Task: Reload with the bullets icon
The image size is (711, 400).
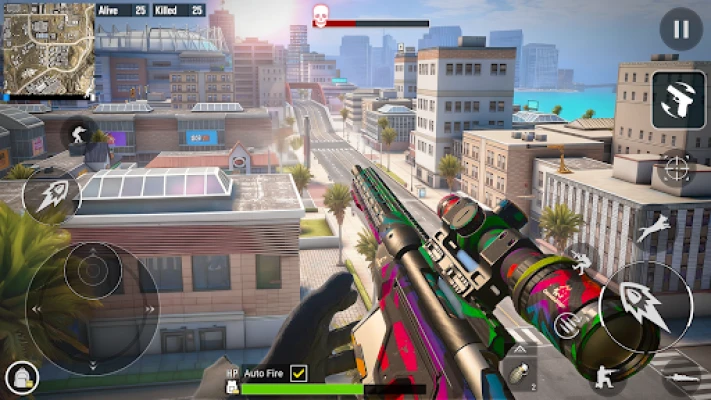Action: [567, 324]
